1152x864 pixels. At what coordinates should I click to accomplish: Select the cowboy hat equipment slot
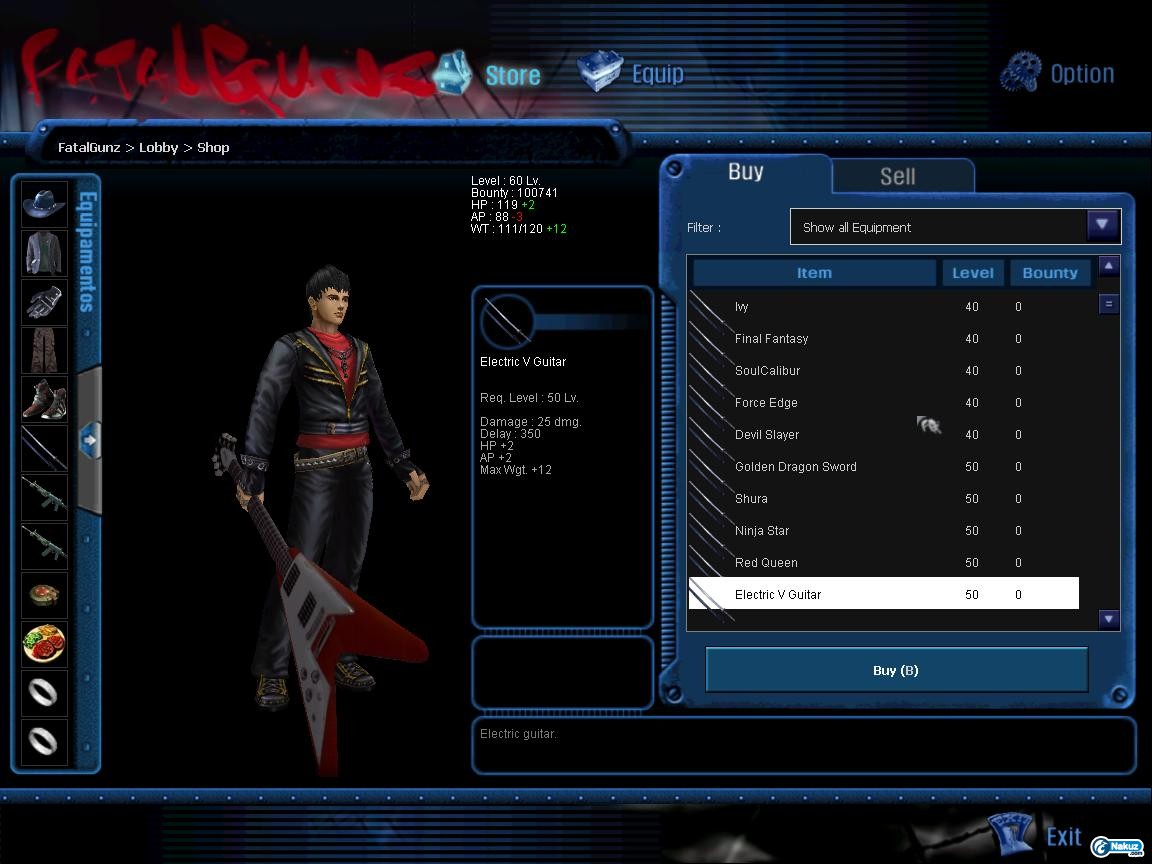(x=44, y=204)
